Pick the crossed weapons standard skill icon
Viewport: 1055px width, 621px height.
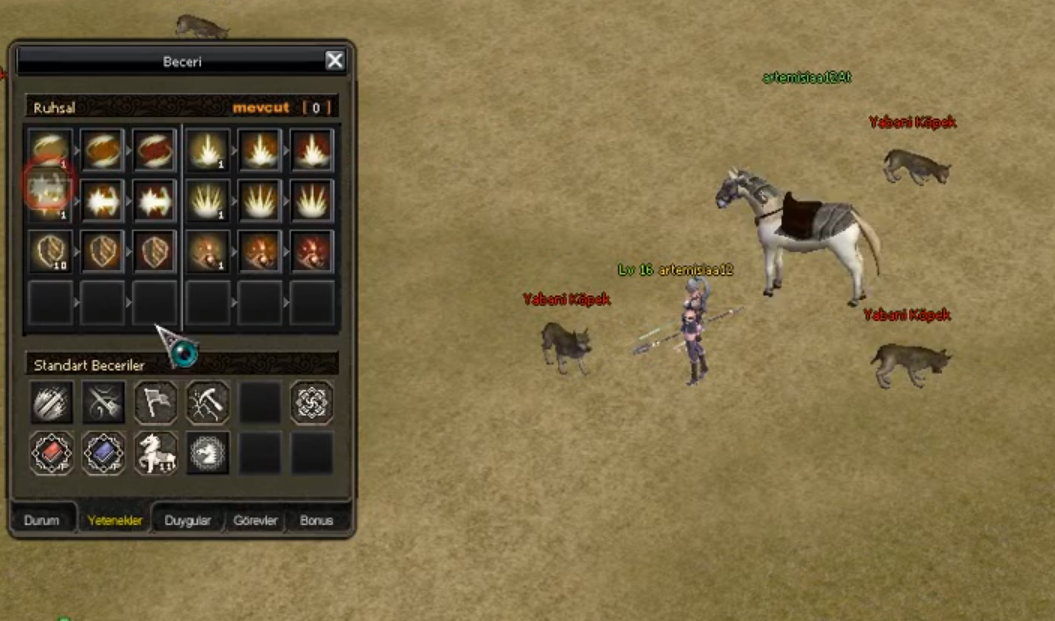103,402
